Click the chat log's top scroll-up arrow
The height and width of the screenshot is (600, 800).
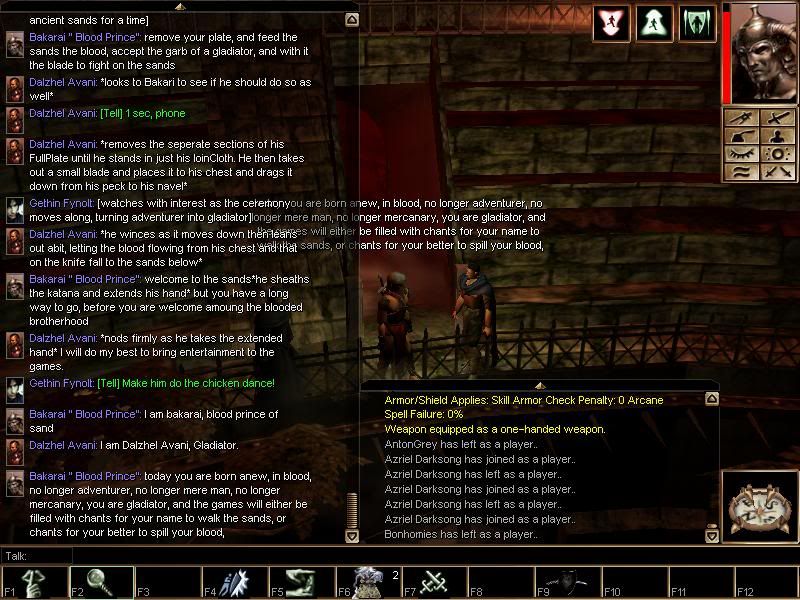(x=351, y=19)
